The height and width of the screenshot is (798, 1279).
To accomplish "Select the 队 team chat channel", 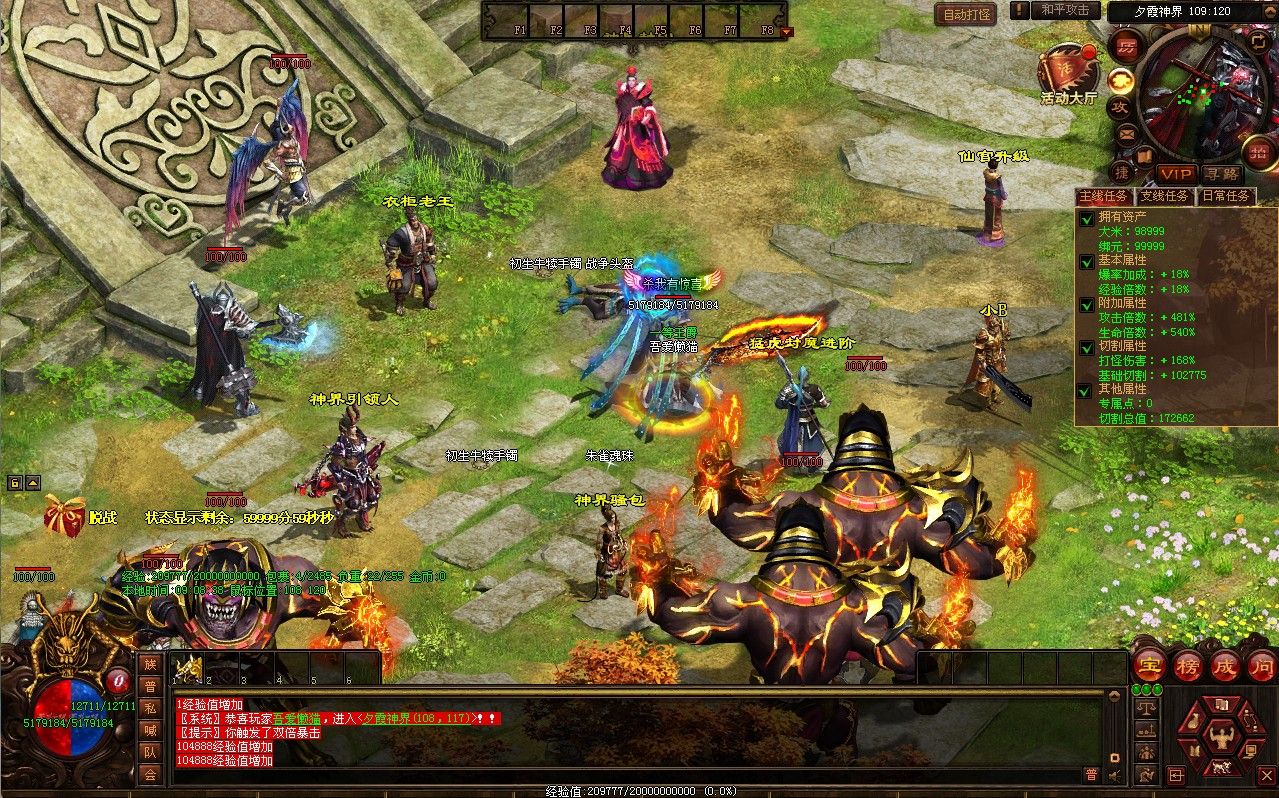I will coord(150,752).
